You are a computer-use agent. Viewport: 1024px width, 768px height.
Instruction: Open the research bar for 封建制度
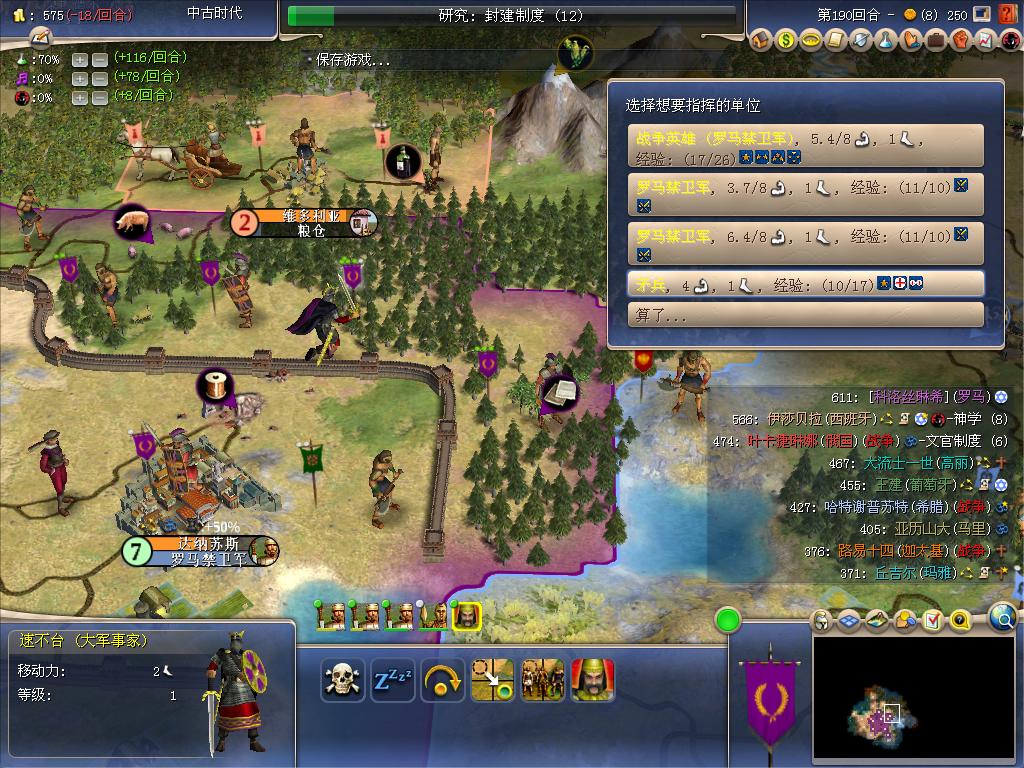511,16
